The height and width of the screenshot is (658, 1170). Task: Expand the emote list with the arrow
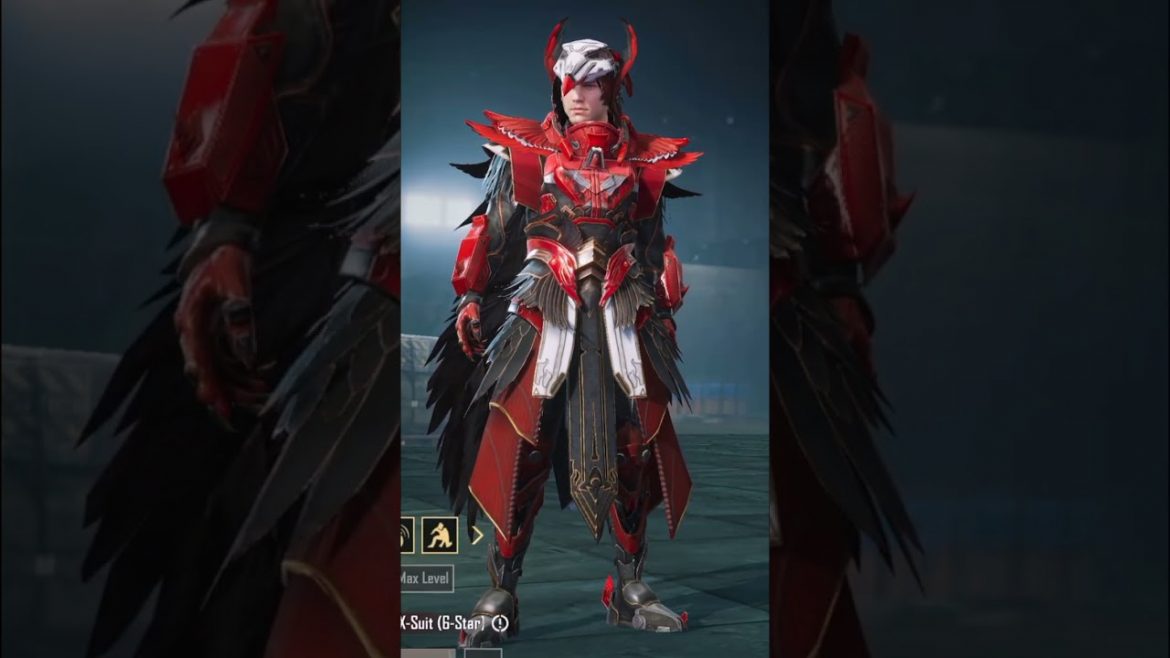click(x=477, y=535)
